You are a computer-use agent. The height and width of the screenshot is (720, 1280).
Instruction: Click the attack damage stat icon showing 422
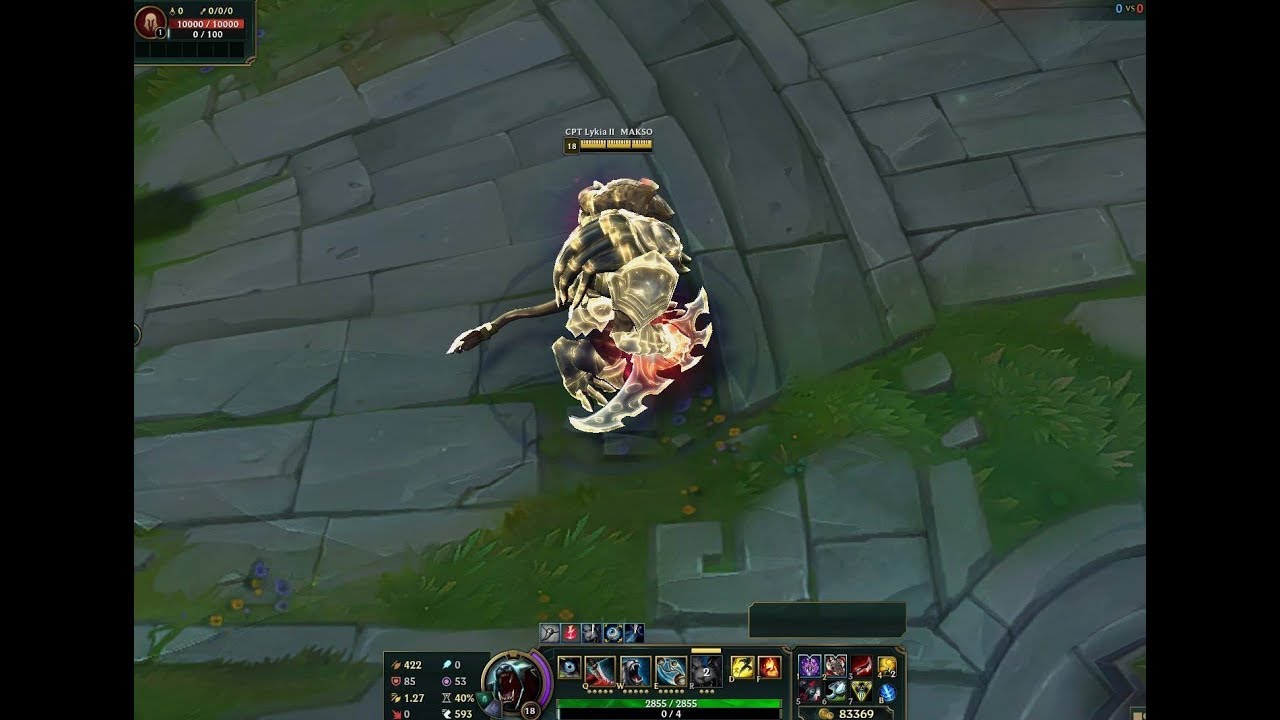tap(397, 665)
